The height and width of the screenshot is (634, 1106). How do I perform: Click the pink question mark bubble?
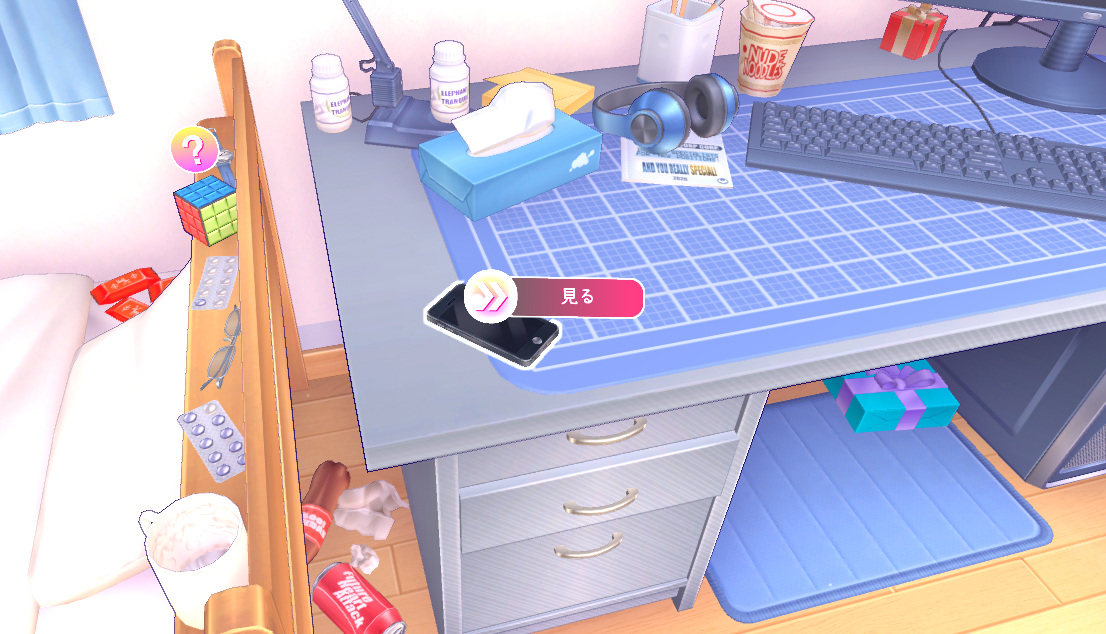194,150
